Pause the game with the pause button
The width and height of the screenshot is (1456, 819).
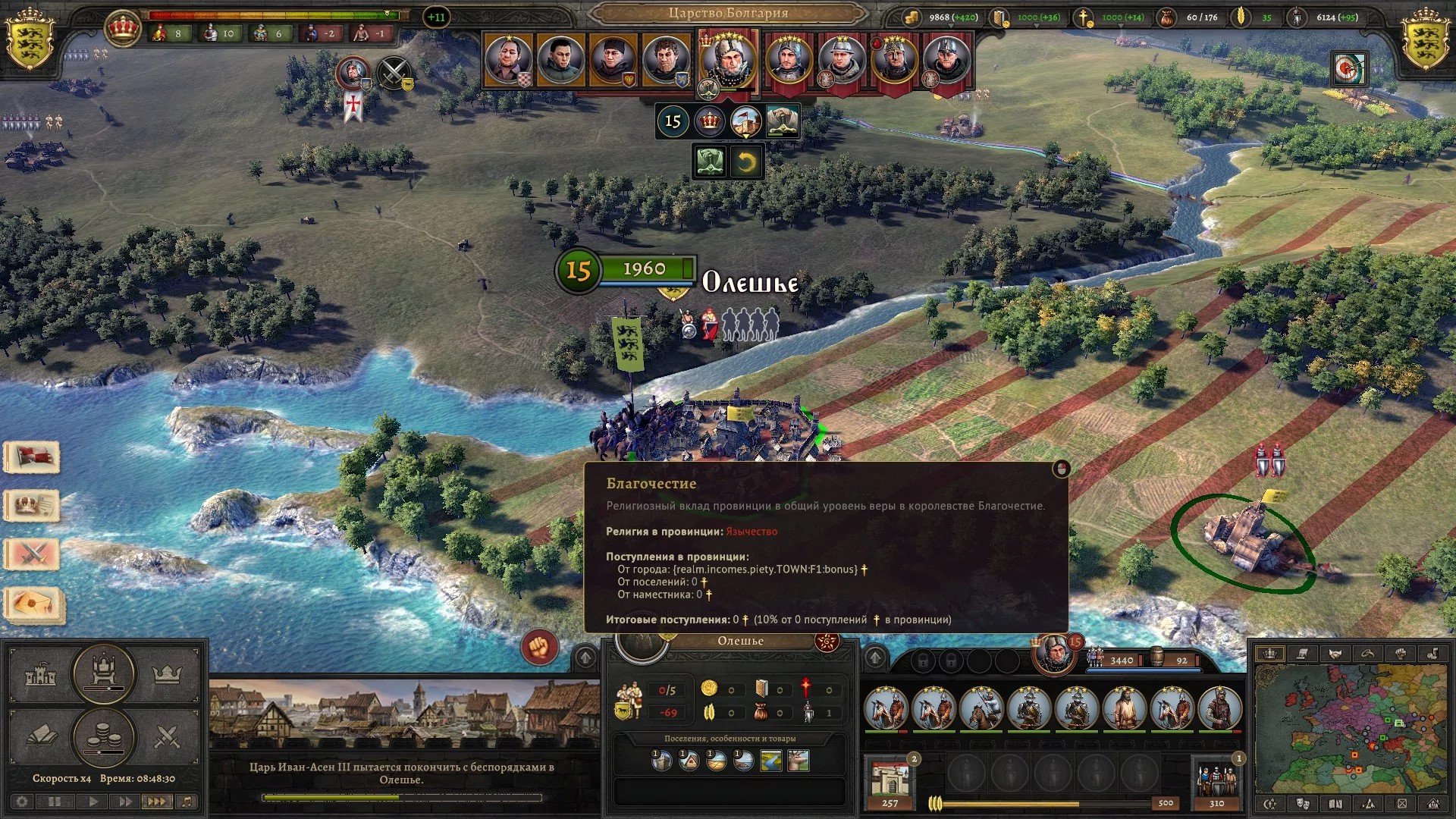pos(55,802)
